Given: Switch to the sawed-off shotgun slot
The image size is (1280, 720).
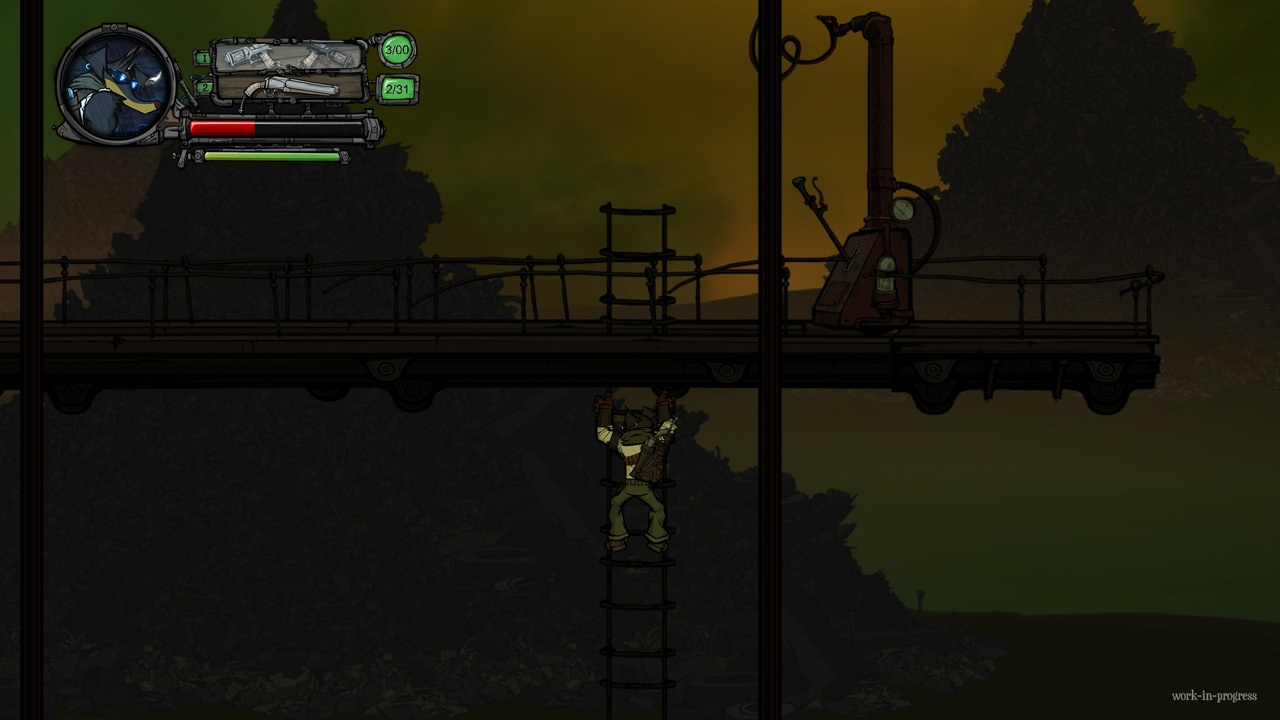Looking at the screenshot, I should pos(290,89).
